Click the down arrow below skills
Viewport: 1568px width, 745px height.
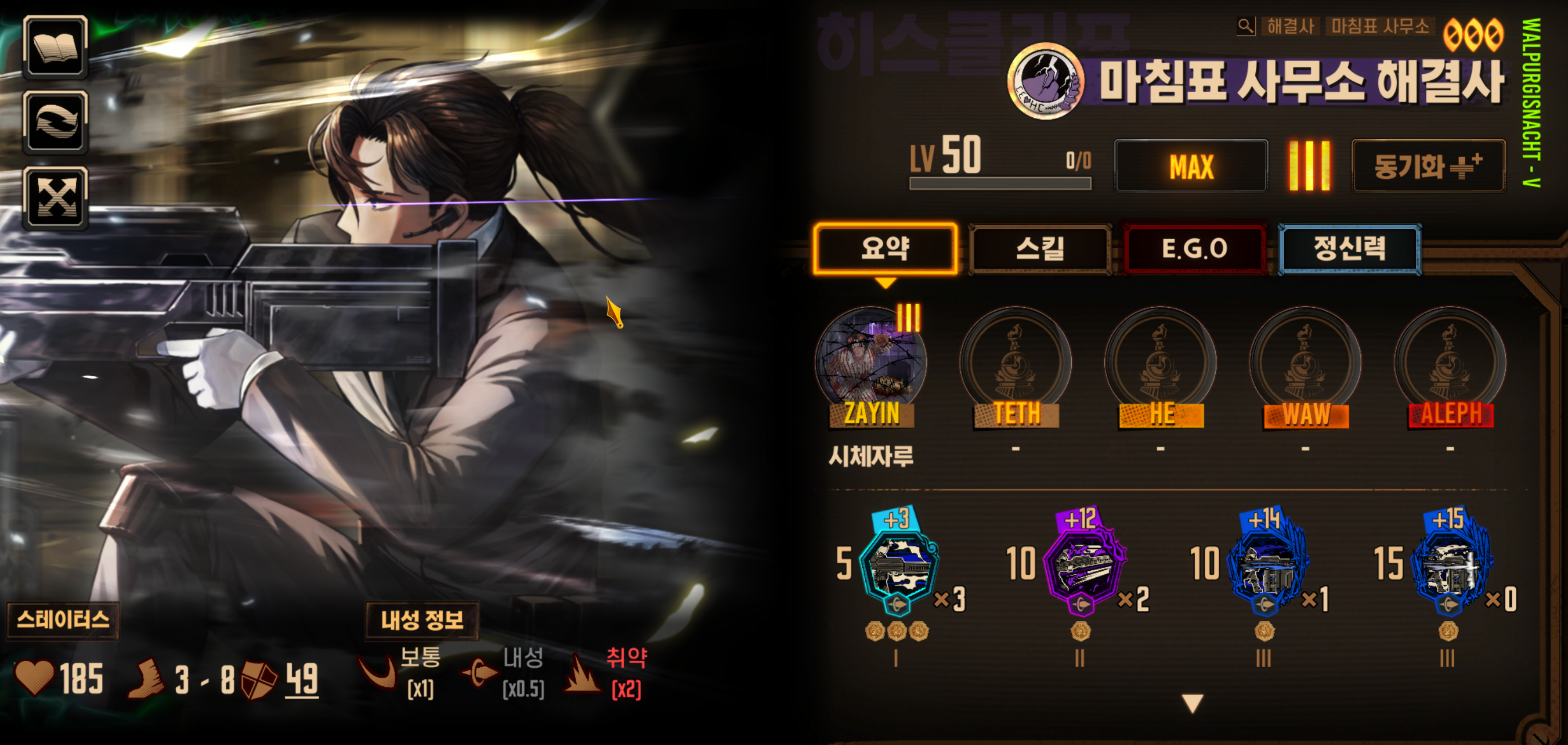1193,703
